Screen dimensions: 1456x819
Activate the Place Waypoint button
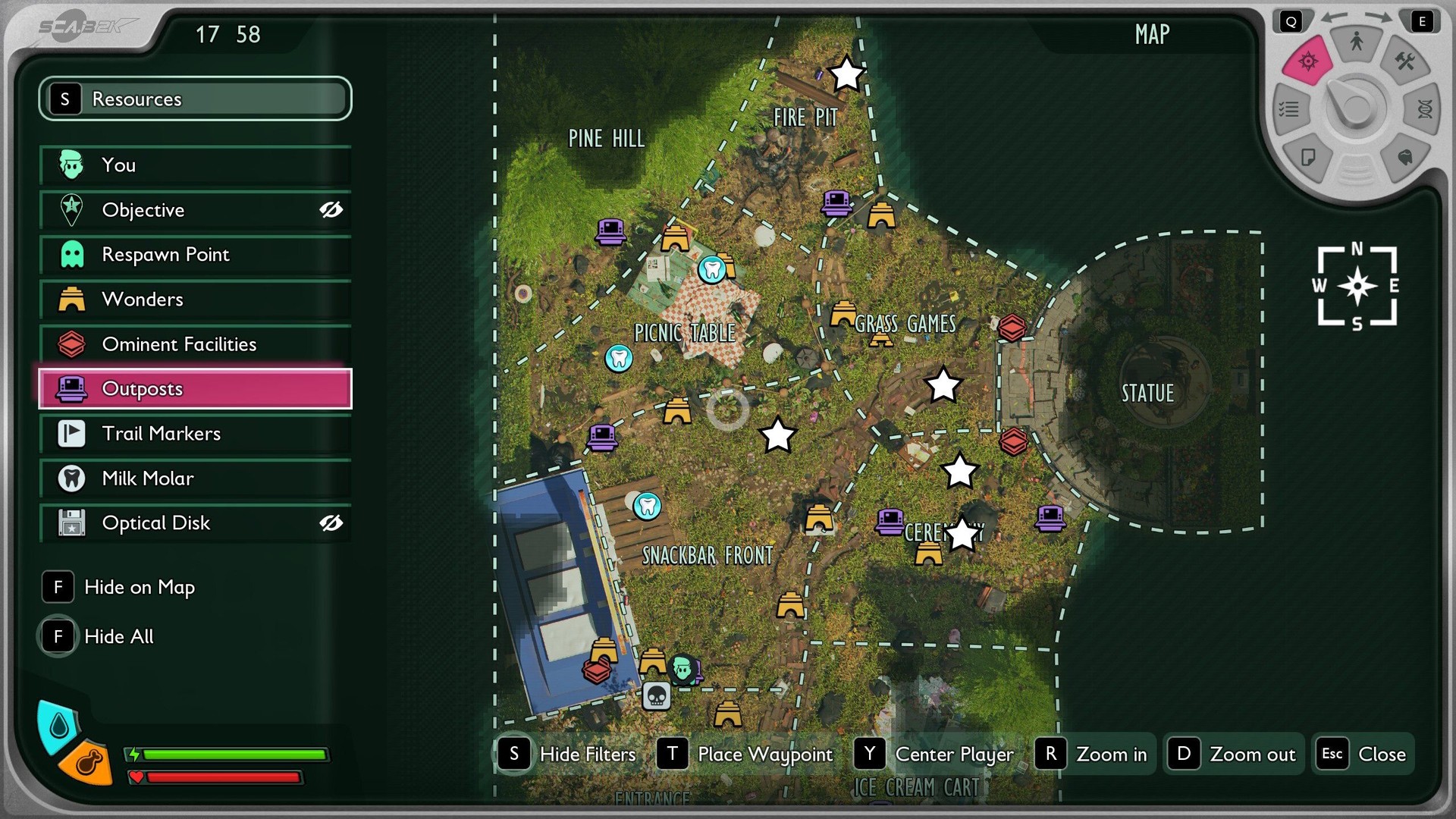pos(748,755)
